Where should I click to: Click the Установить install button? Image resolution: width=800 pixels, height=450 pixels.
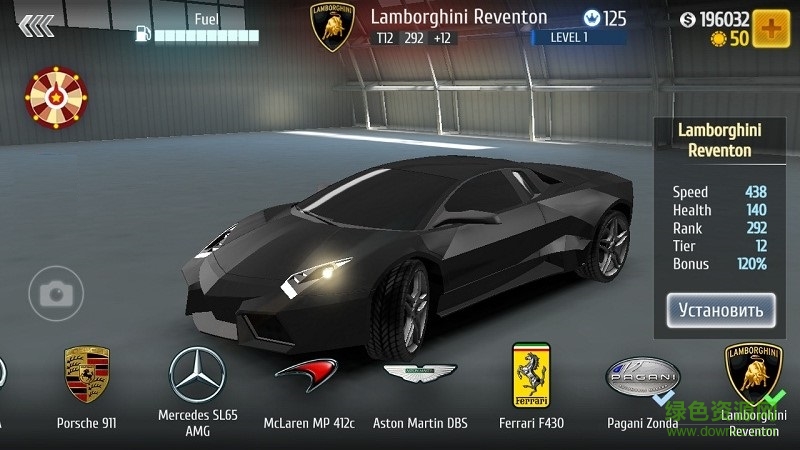[x=721, y=310]
